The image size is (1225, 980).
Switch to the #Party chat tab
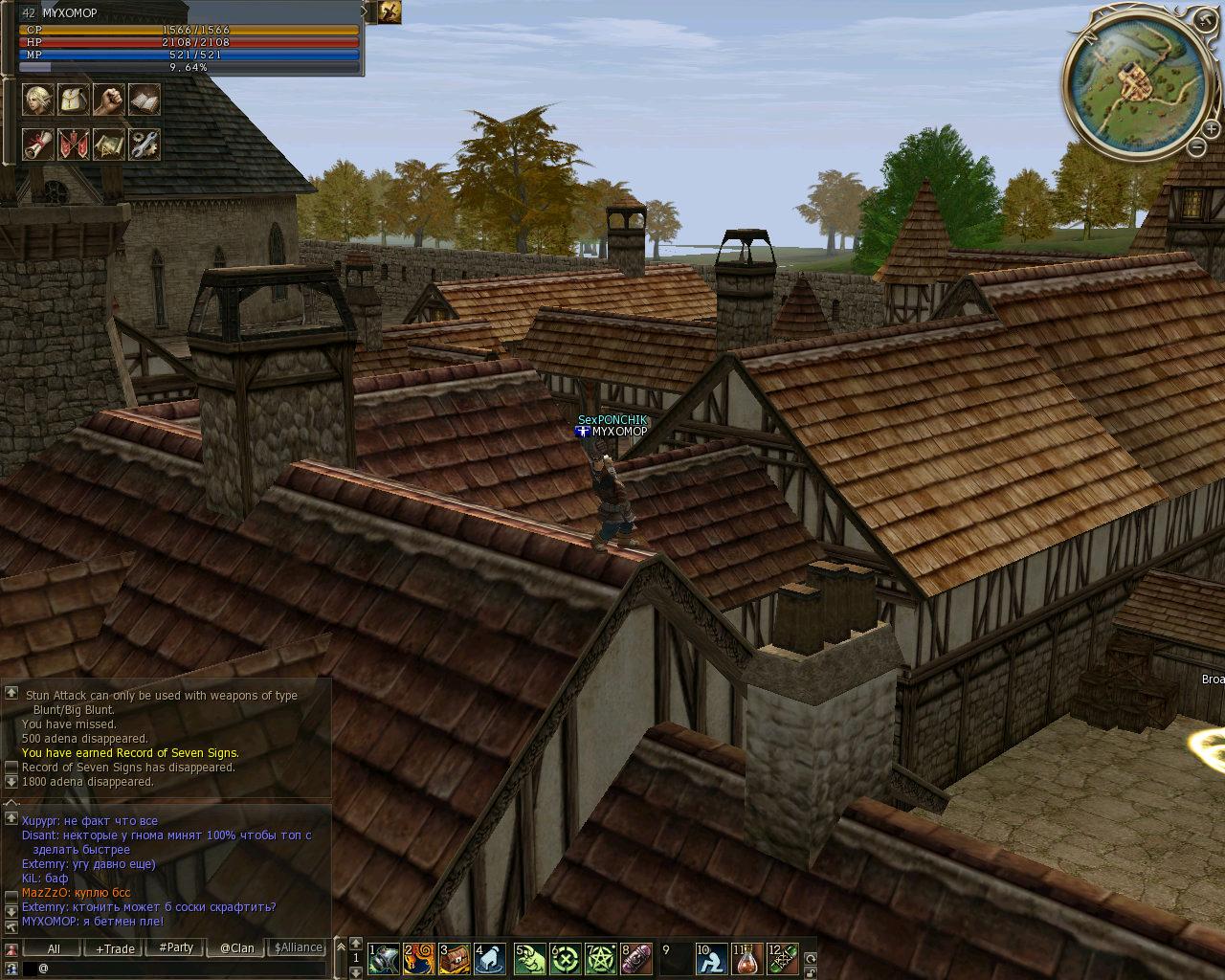(176, 948)
